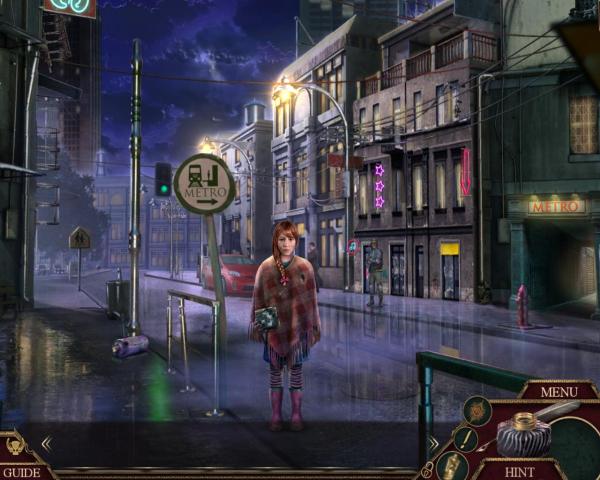Screen dimensions: 600x480
Task: Select the compass map icon
Action: (476, 409)
